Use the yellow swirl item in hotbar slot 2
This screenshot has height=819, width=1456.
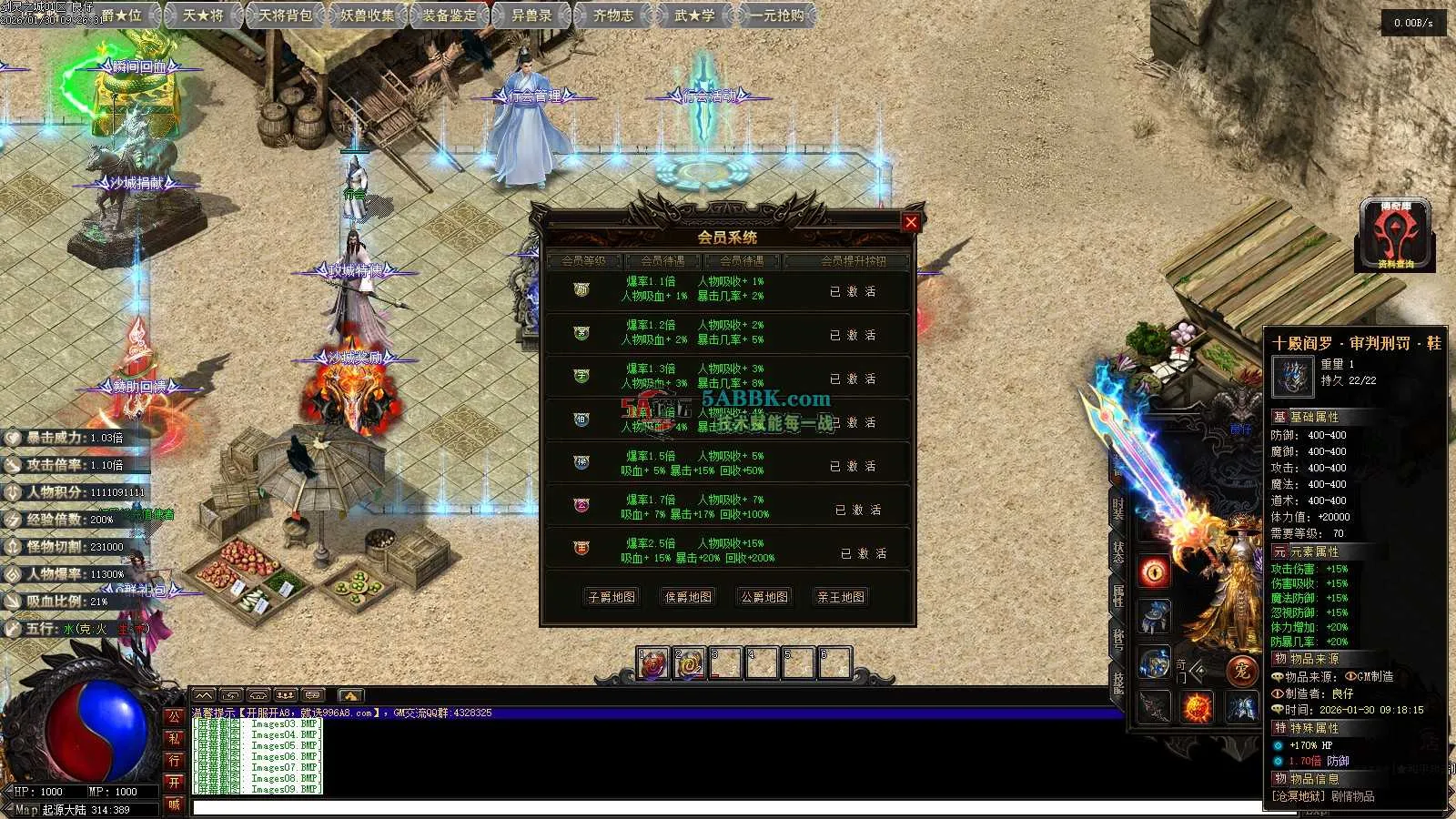pyautogui.click(x=689, y=664)
